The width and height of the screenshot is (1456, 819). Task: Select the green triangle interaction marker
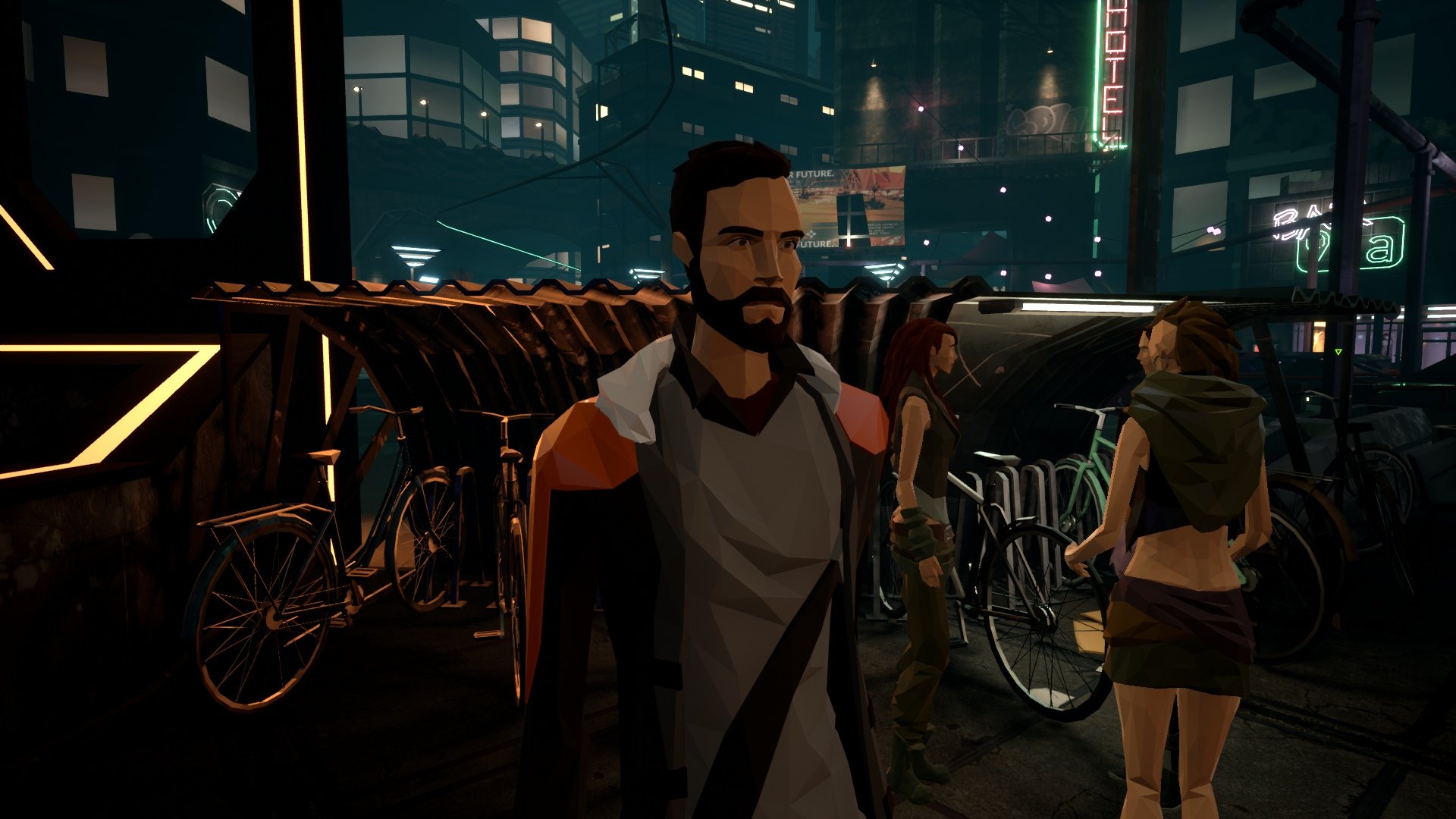[x=1338, y=352]
